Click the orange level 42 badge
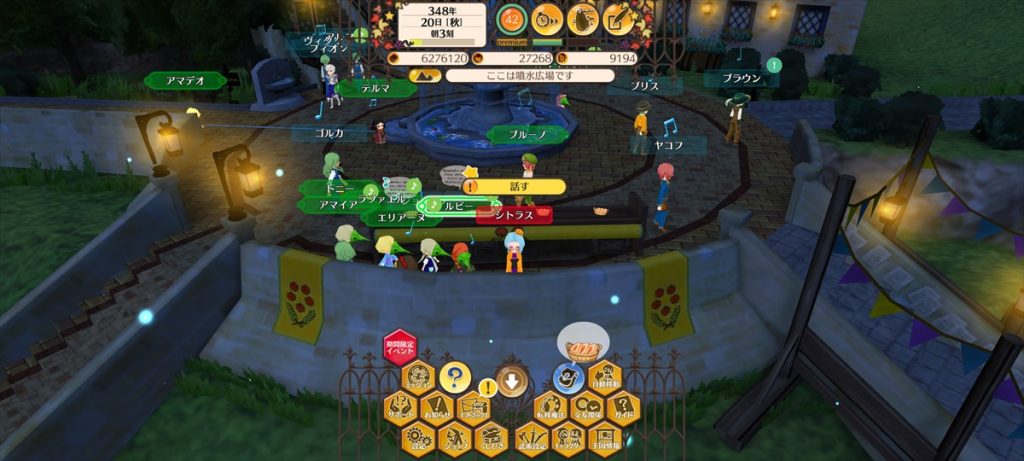The width and height of the screenshot is (1024, 461). [512, 19]
